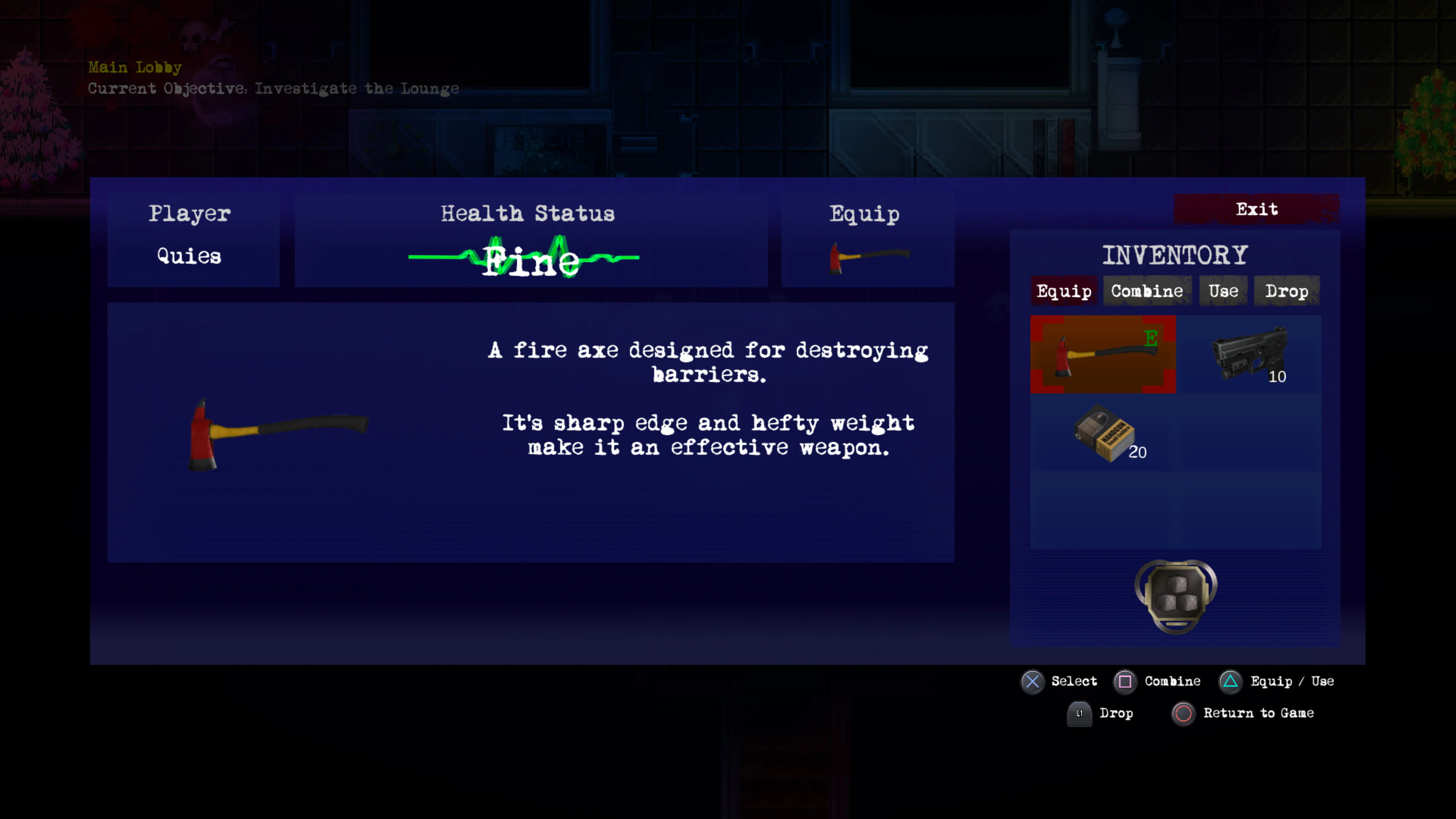Select the Equip inventory tab
The height and width of the screenshot is (819, 1456).
coord(1064,290)
